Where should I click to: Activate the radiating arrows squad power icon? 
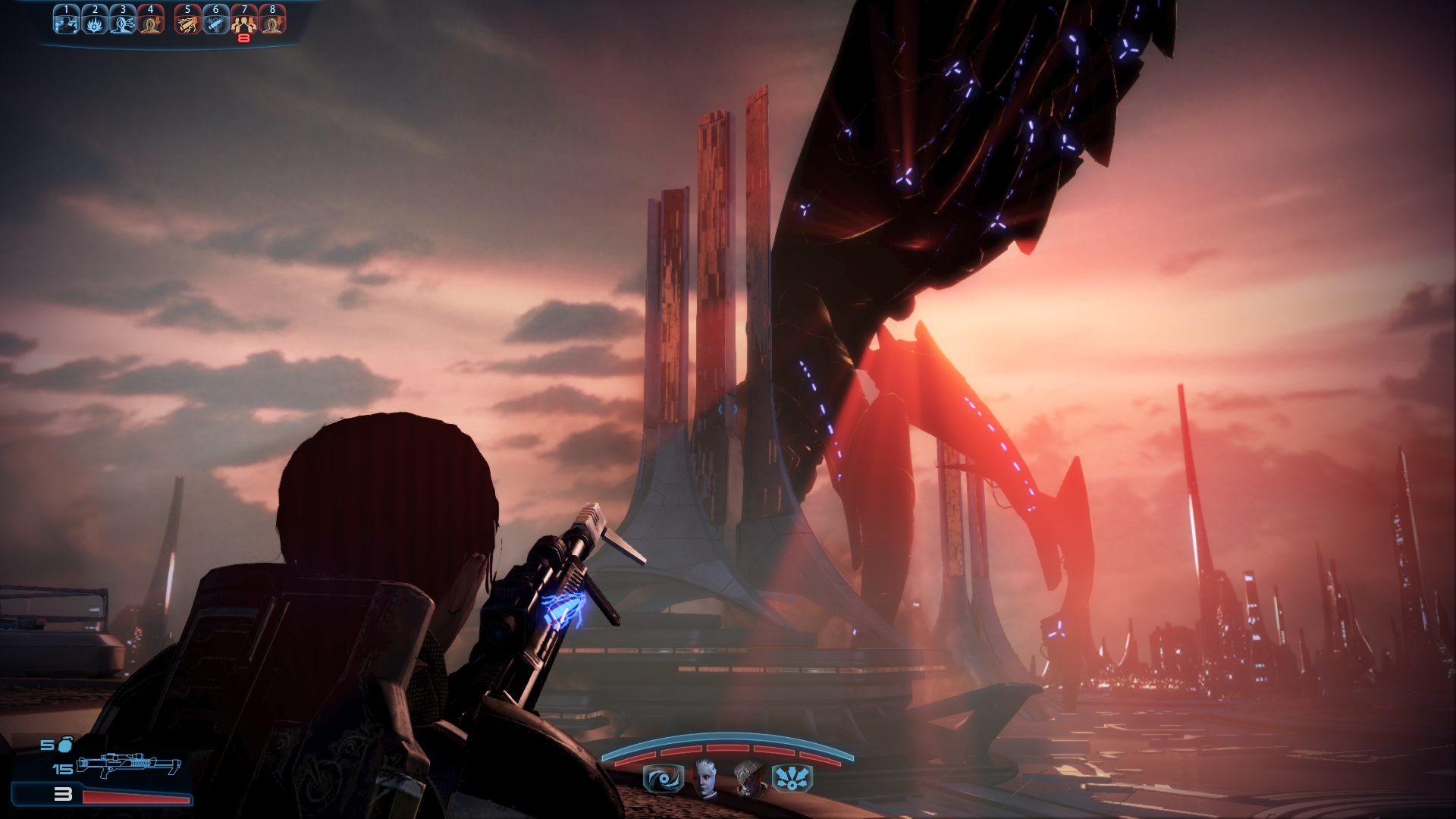(792, 779)
